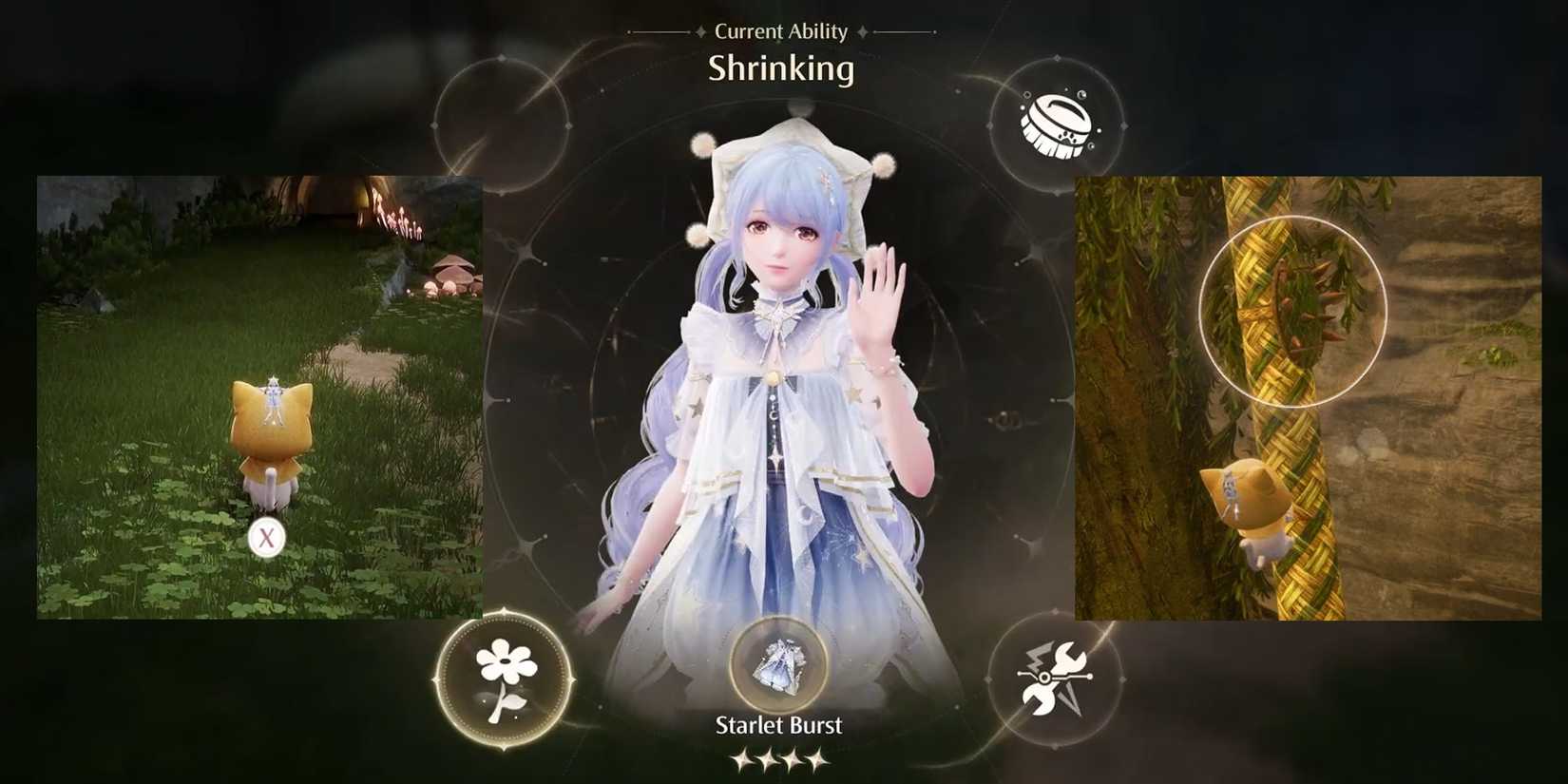Click the X prompt icon beneath the cat
Image resolution: width=1568 pixels, height=784 pixels.
tap(267, 536)
